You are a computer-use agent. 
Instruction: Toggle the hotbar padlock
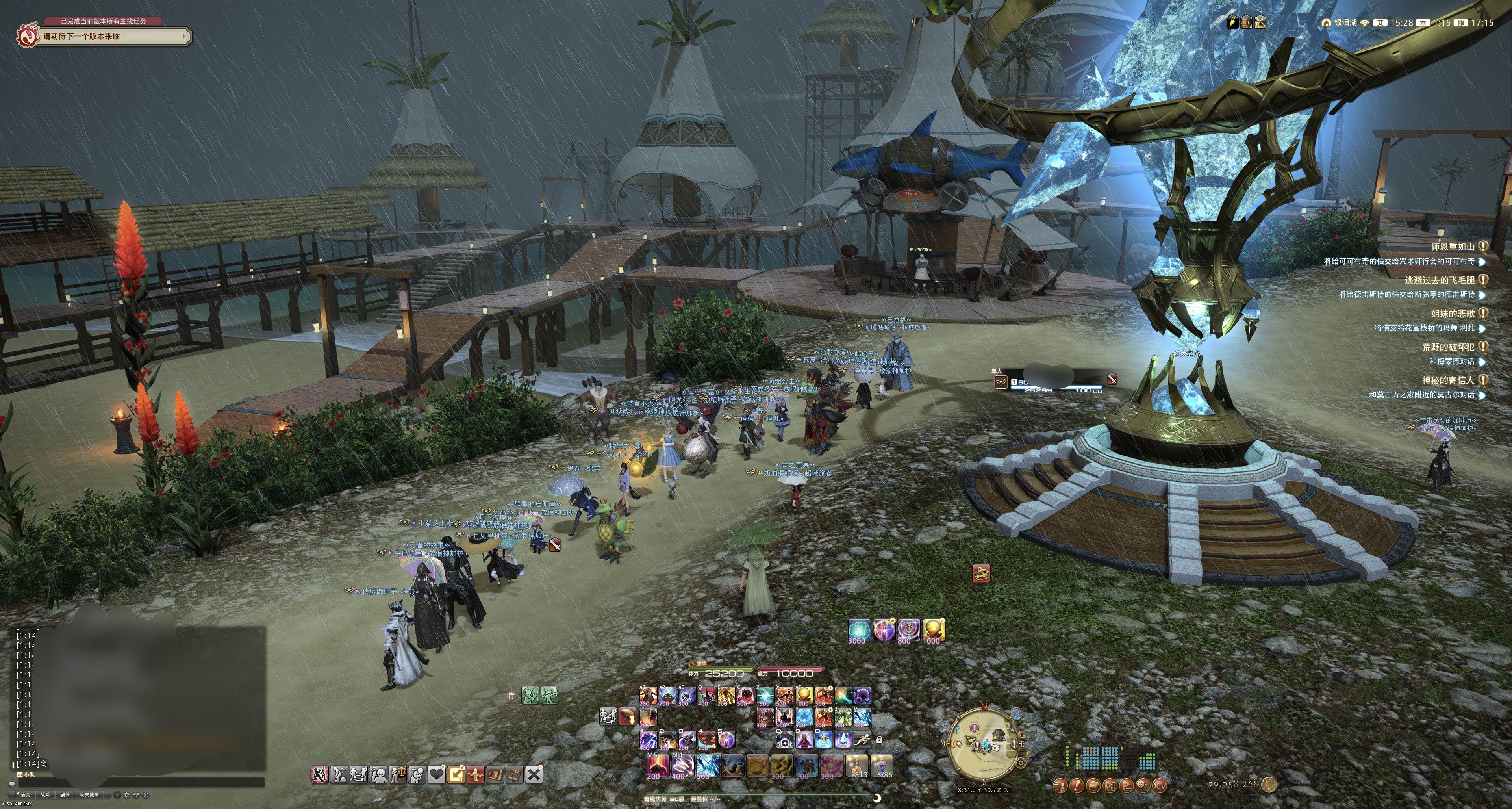click(x=879, y=740)
